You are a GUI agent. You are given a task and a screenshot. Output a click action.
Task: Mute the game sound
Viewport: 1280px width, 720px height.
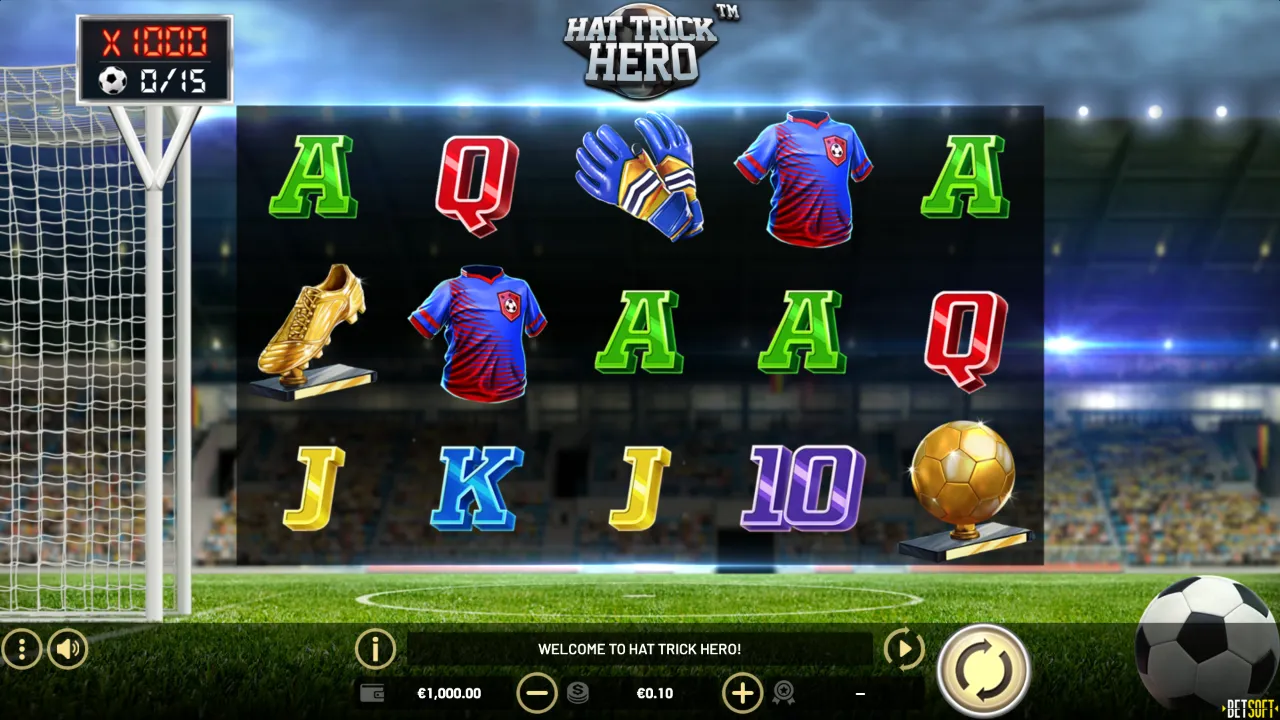coord(66,648)
